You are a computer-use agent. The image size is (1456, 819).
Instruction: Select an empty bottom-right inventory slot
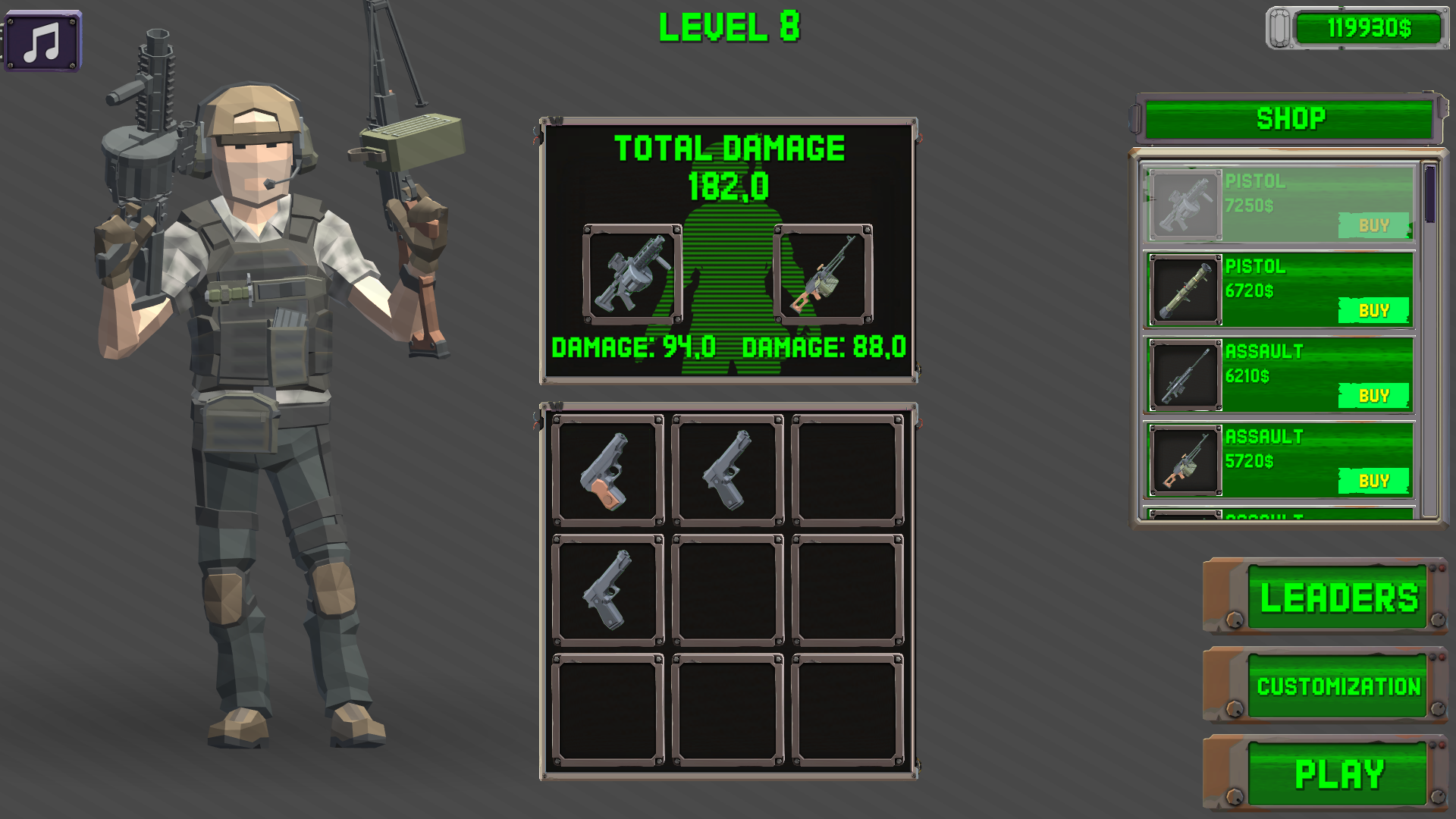[x=846, y=709]
